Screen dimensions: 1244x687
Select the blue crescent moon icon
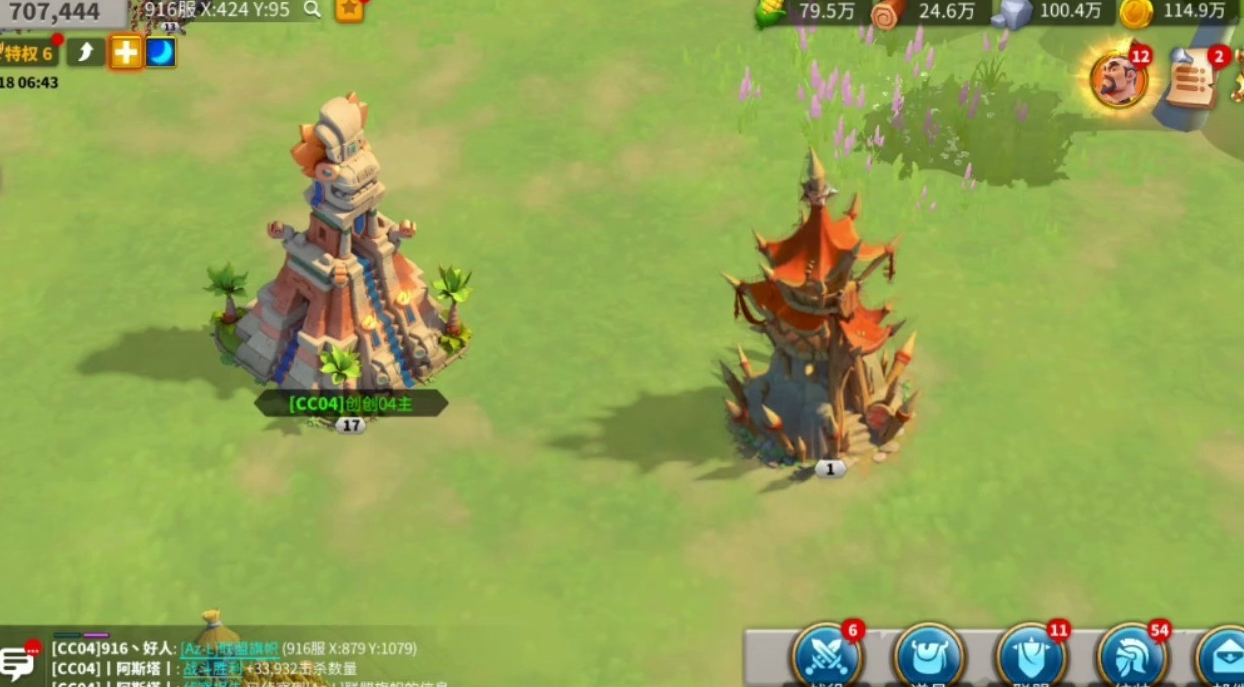point(161,52)
